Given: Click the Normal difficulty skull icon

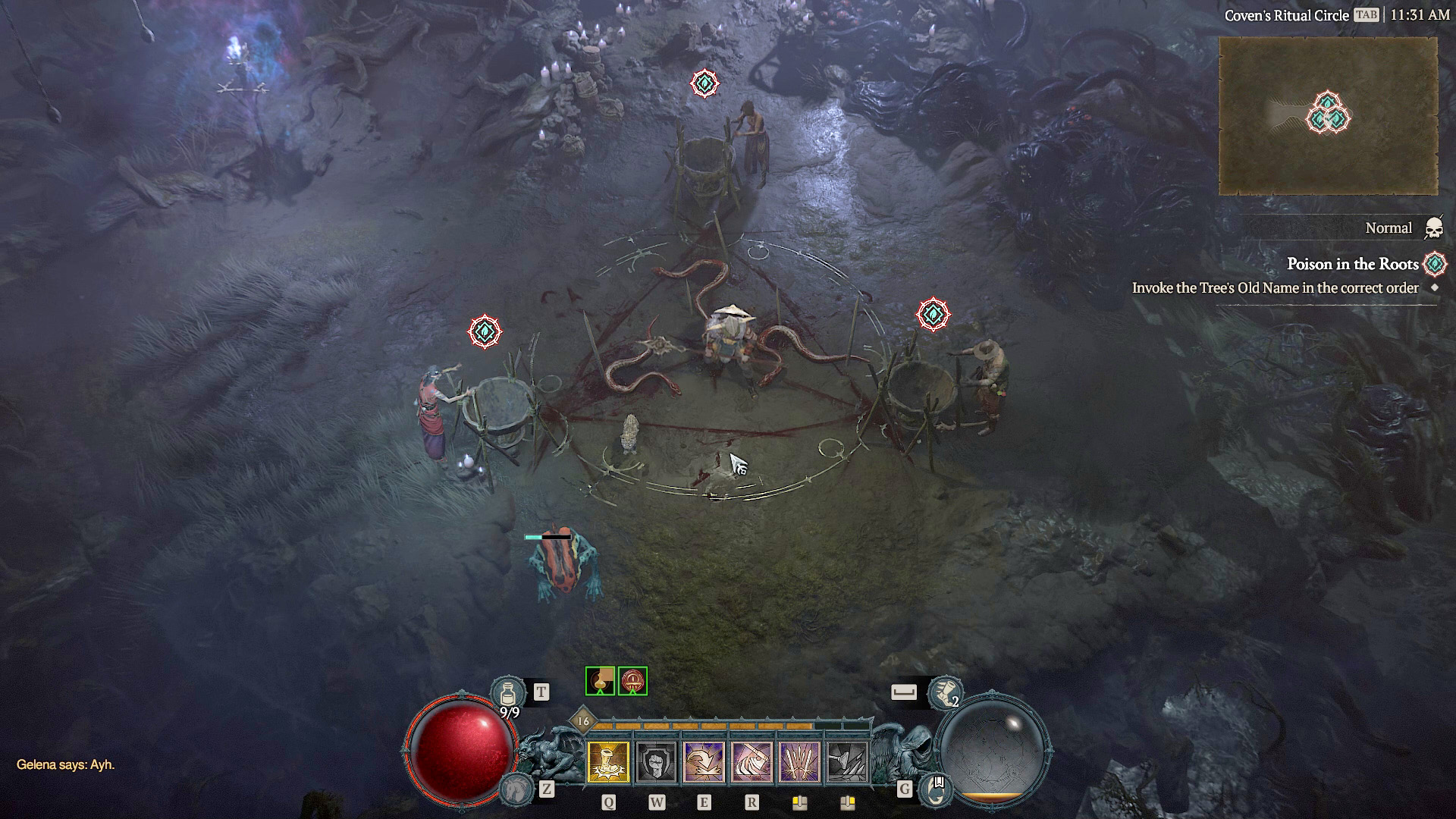Looking at the screenshot, I should [1433, 227].
